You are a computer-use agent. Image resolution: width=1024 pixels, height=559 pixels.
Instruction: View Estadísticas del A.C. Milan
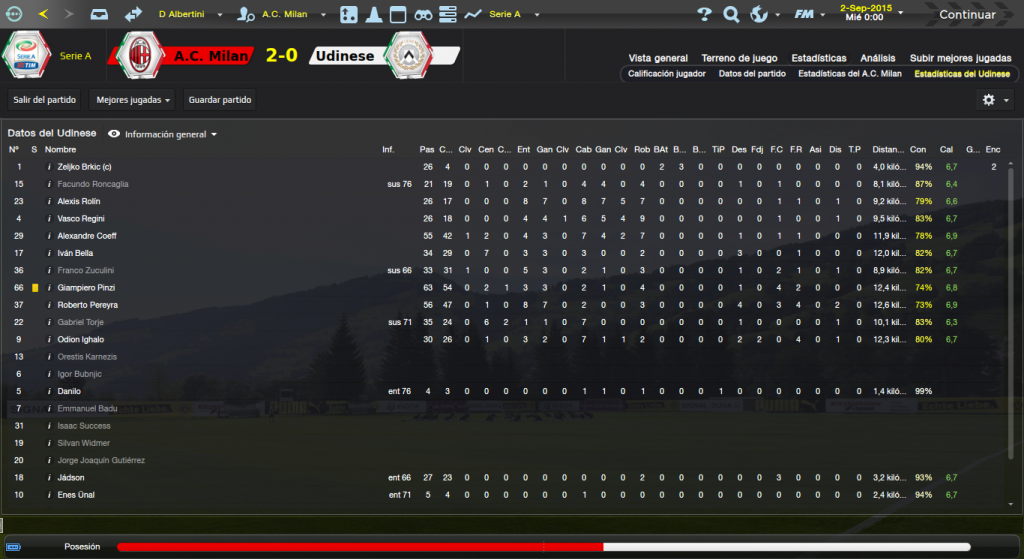(849, 74)
